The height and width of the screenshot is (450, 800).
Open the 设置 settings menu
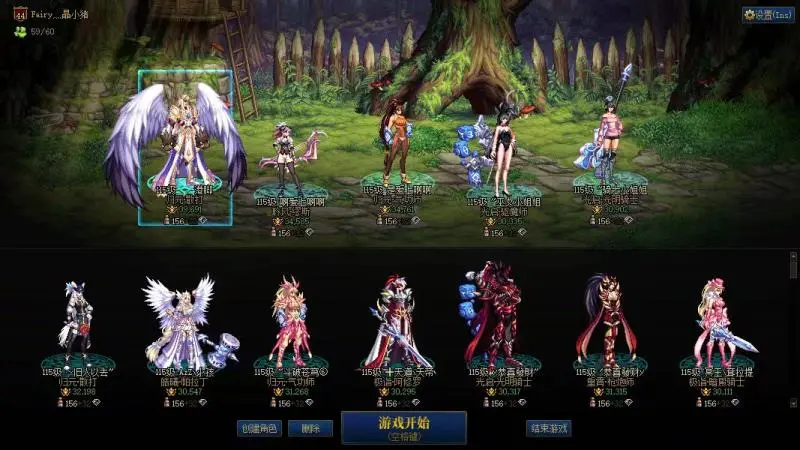tap(767, 15)
